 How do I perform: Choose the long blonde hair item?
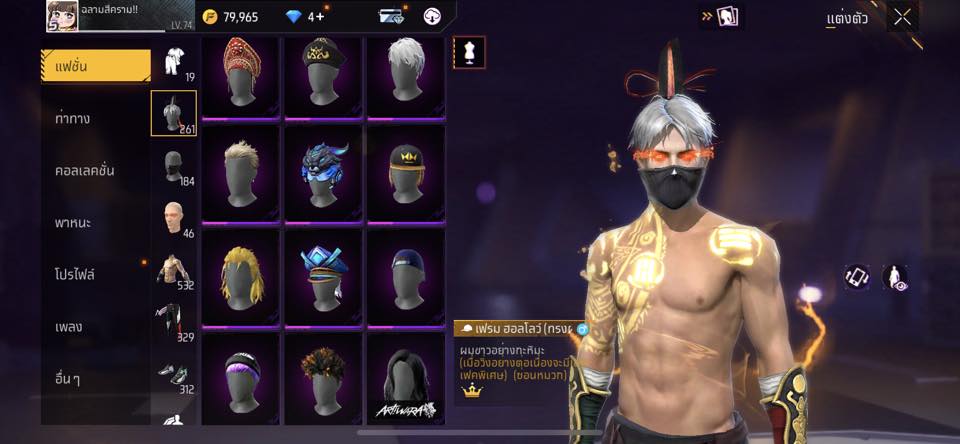[x=240, y=274]
